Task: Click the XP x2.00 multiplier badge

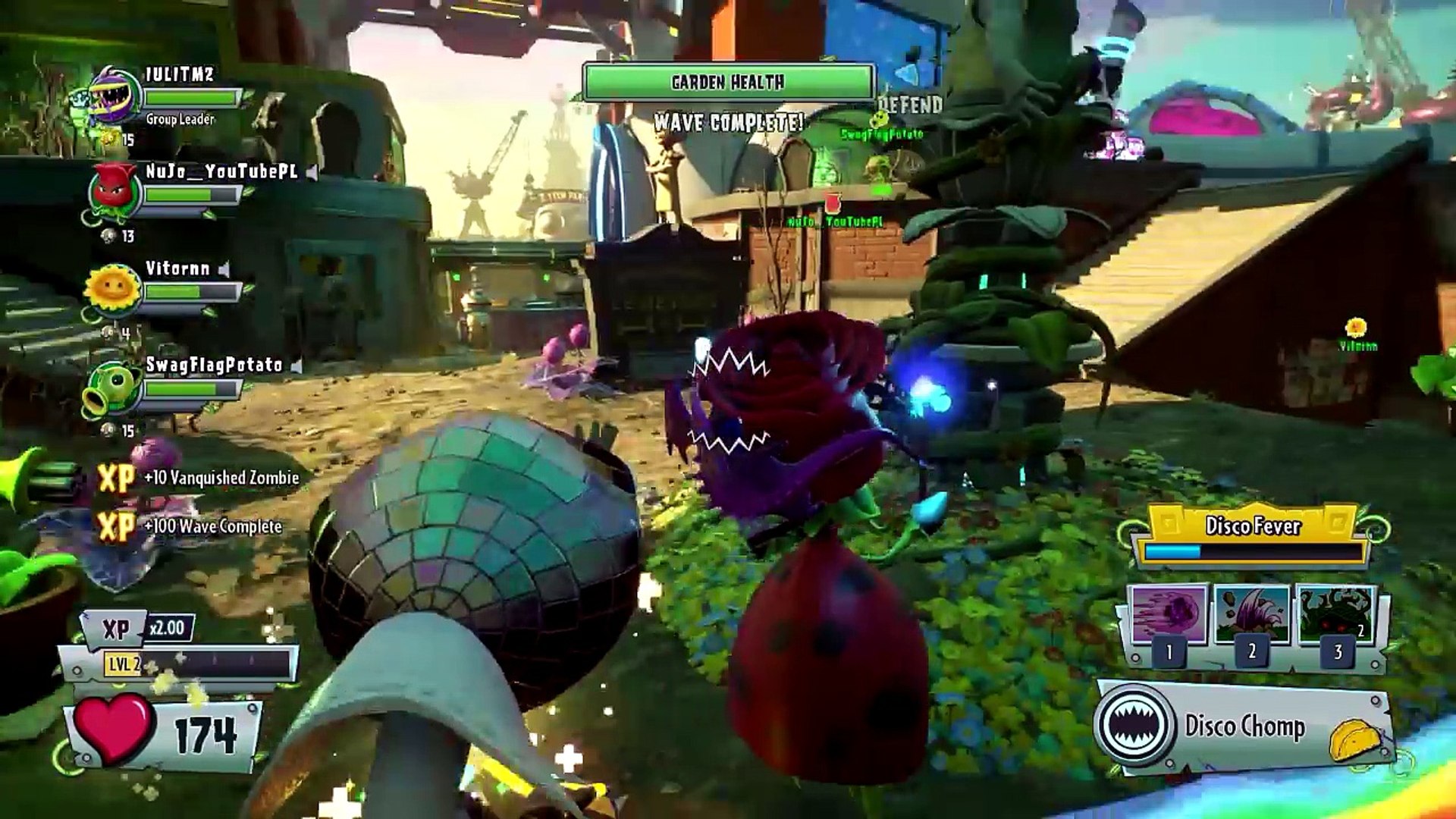Action: point(166,628)
